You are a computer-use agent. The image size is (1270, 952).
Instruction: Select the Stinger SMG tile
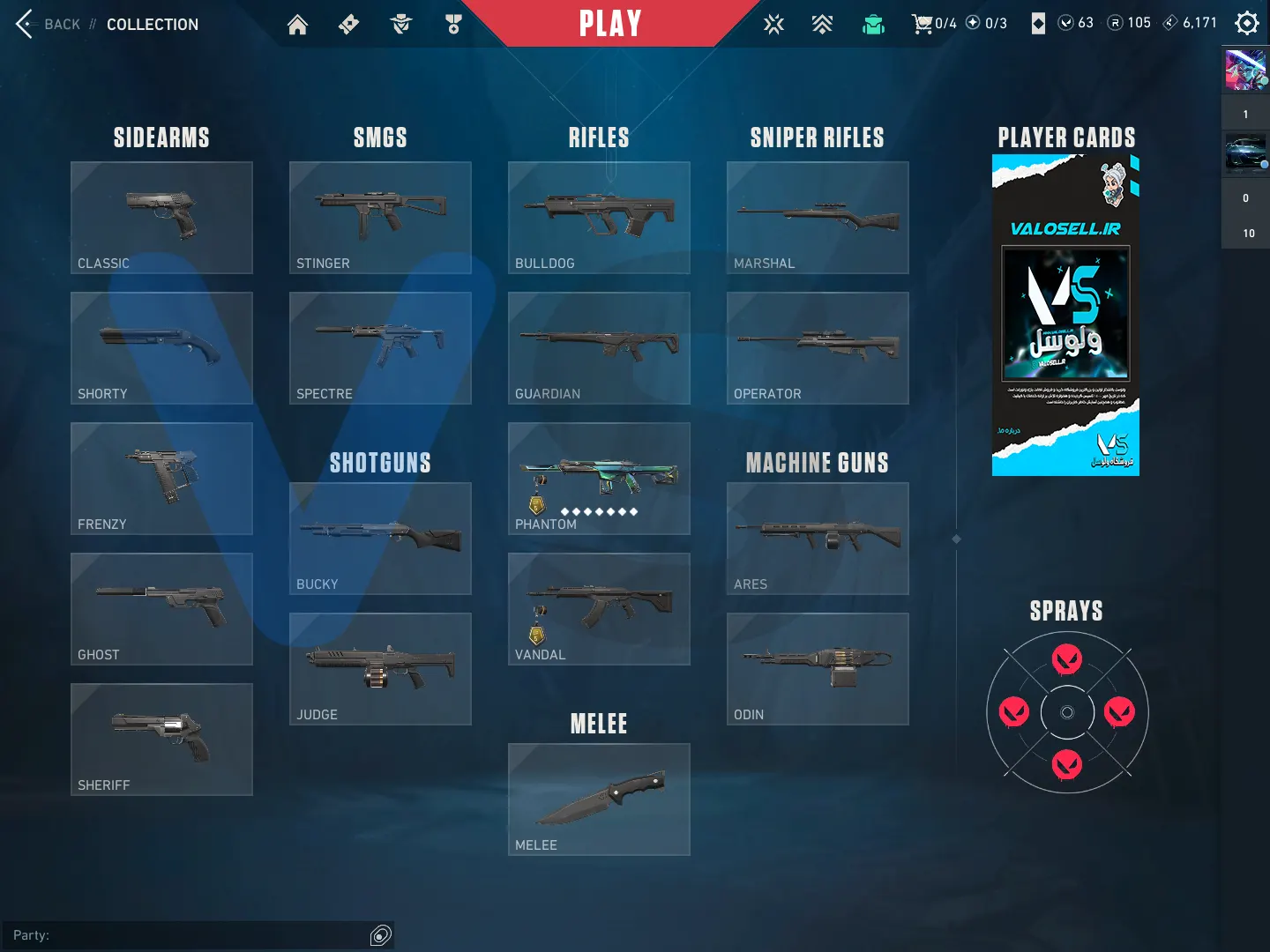point(380,218)
